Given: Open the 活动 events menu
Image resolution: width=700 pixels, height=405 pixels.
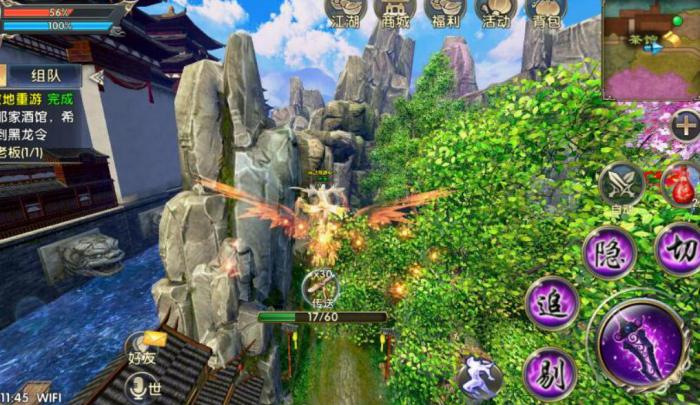Looking at the screenshot, I should (496, 12).
